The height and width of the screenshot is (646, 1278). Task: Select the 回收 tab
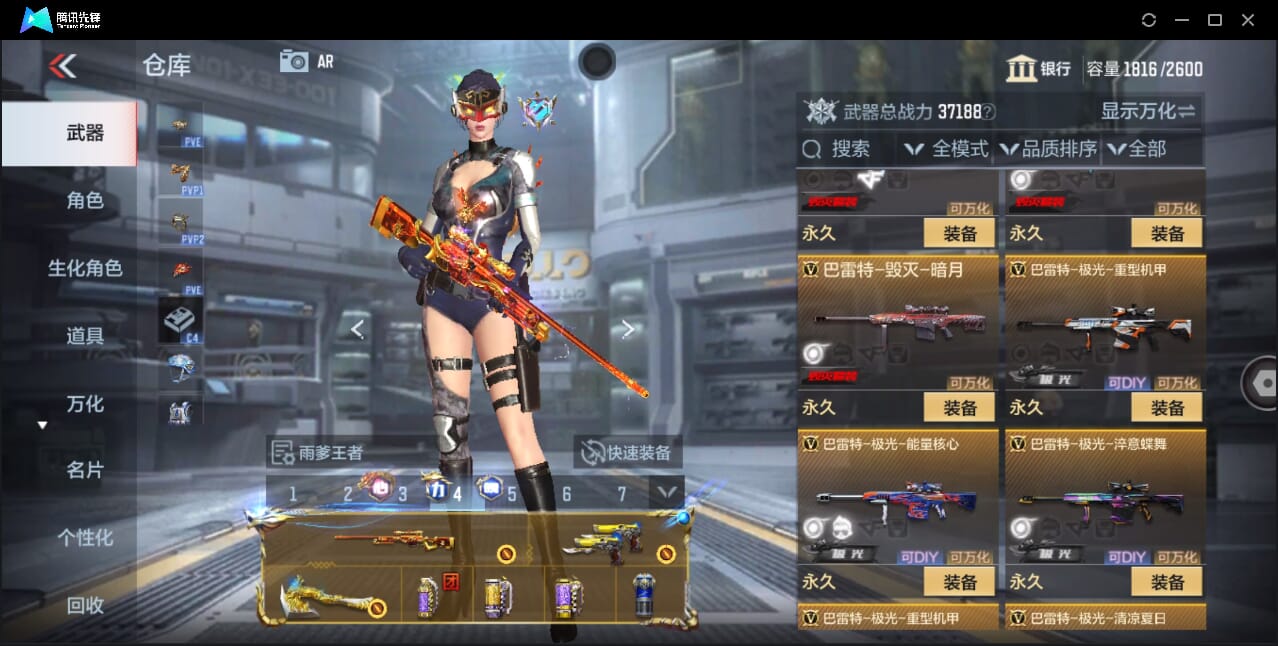pyautogui.click(x=85, y=605)
